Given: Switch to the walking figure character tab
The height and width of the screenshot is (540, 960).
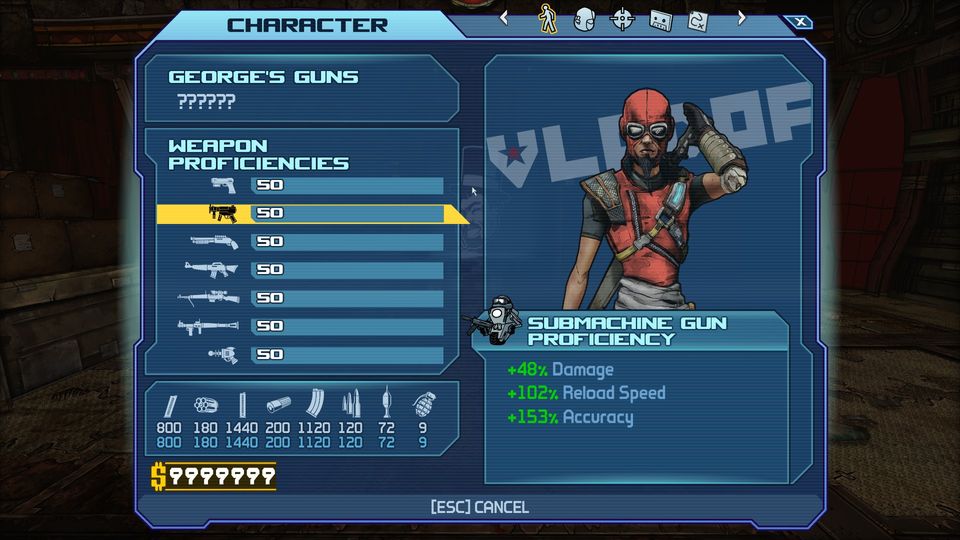Looking at the screenshot, I should coord(547,18).
